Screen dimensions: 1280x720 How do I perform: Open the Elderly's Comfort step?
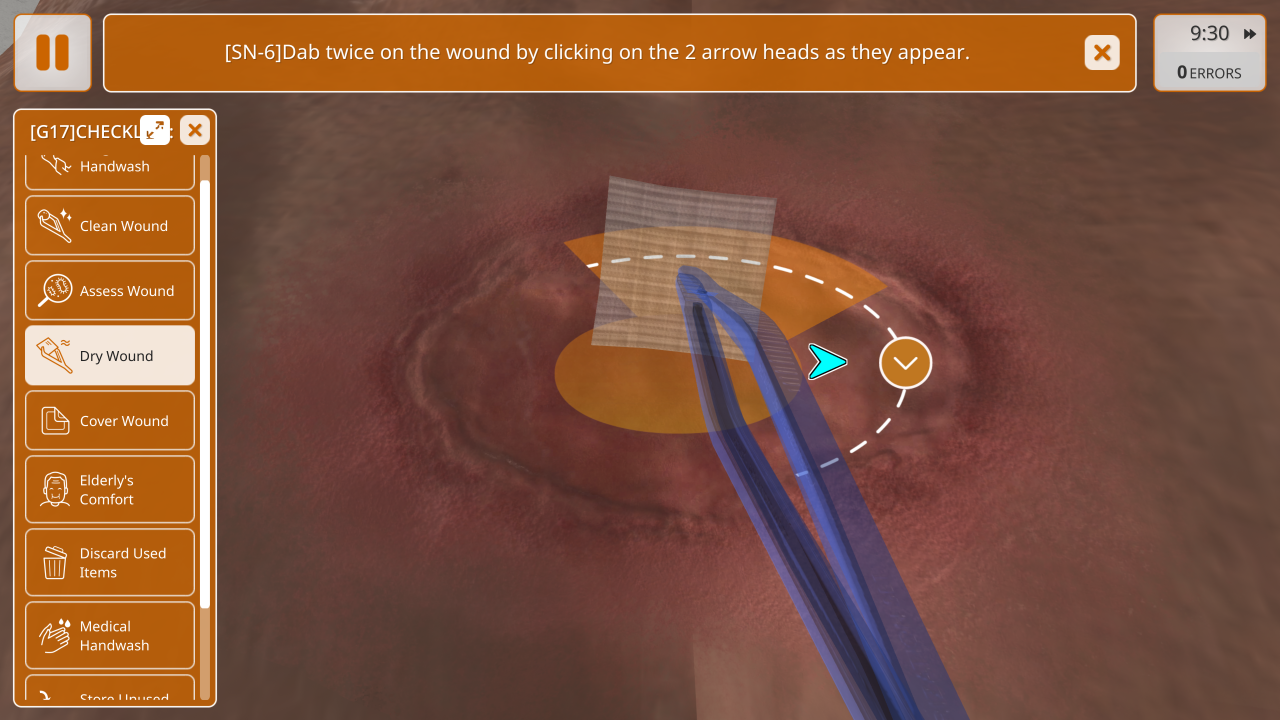click(110, 490)
